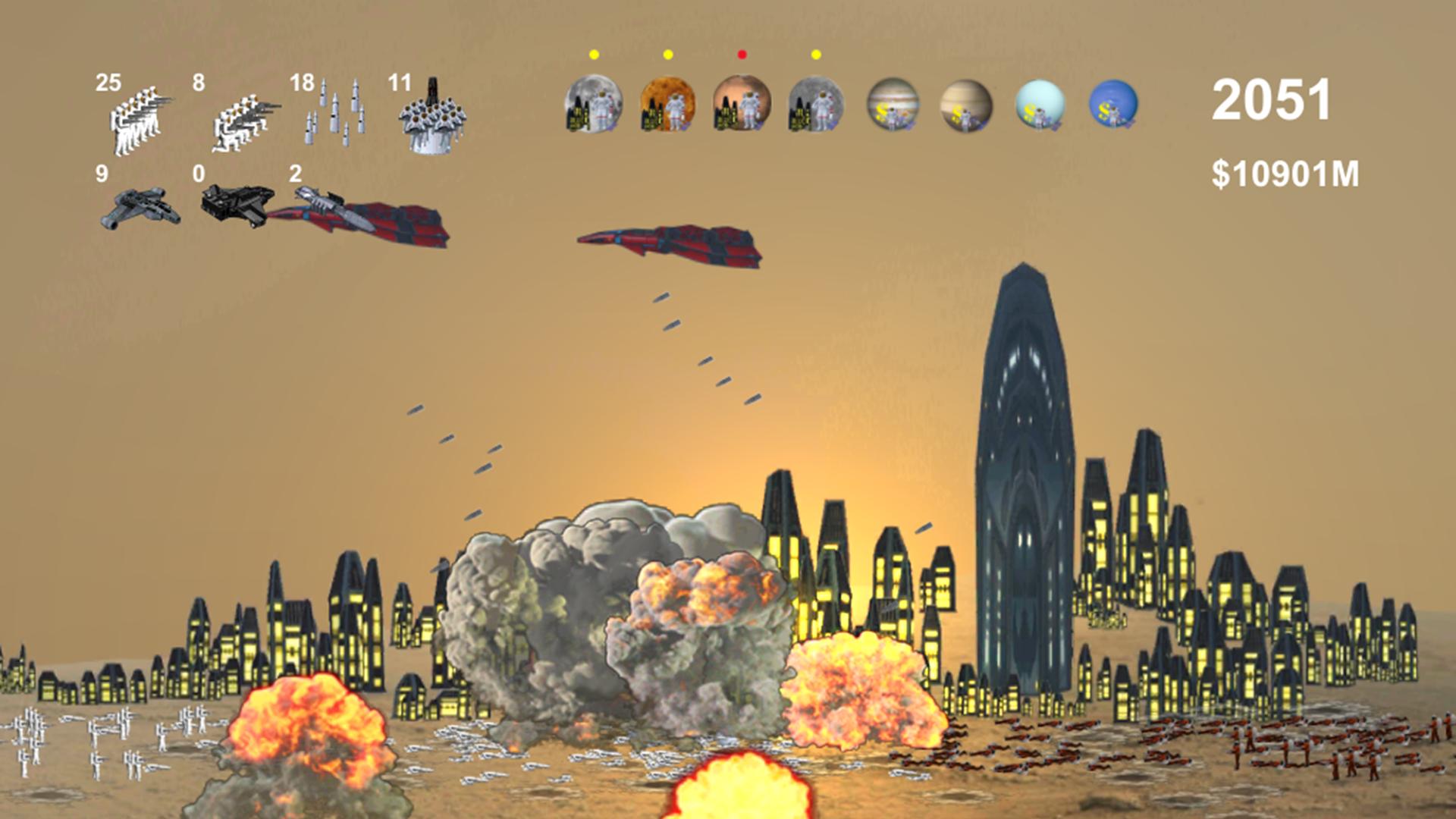Click the yellow status dot above the Moon
This screenshot has height=819, width=1456.
tap(595, 53)
